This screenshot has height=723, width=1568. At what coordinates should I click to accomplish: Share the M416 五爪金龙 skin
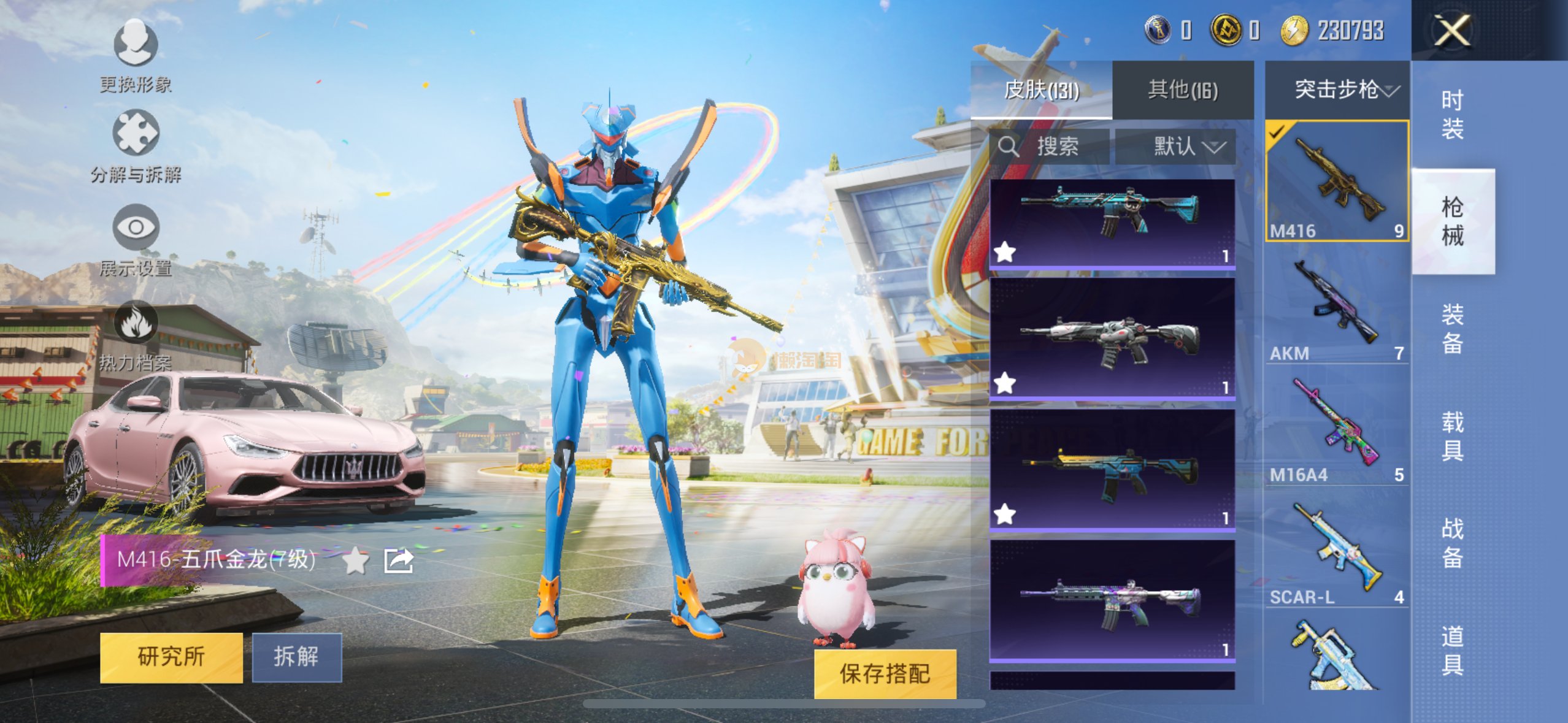398,560
